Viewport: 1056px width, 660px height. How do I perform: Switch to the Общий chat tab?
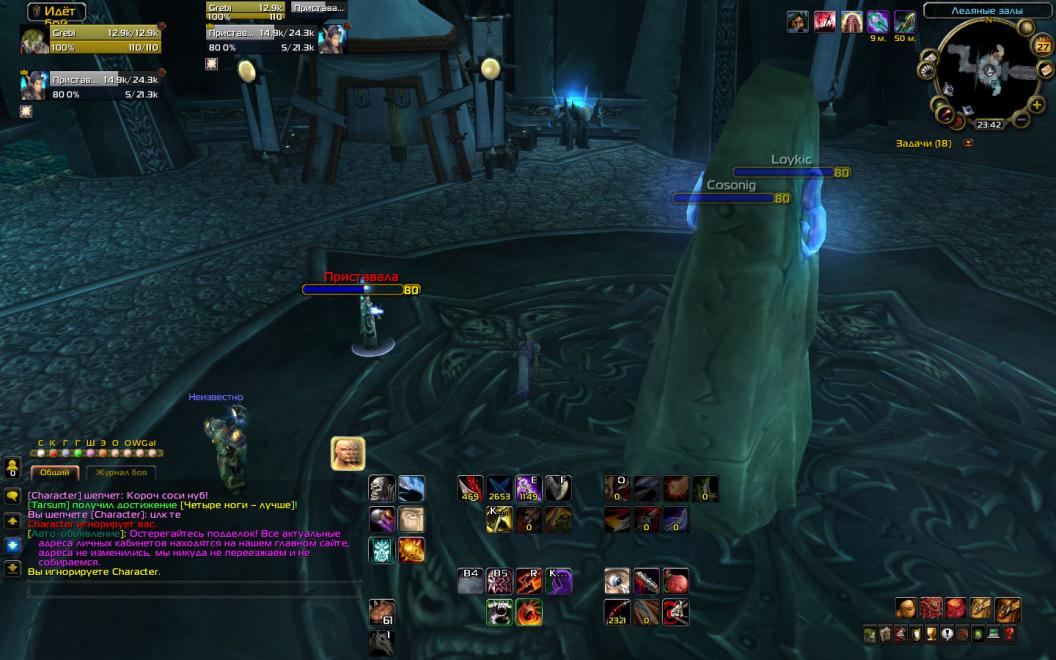coord(55,473)
